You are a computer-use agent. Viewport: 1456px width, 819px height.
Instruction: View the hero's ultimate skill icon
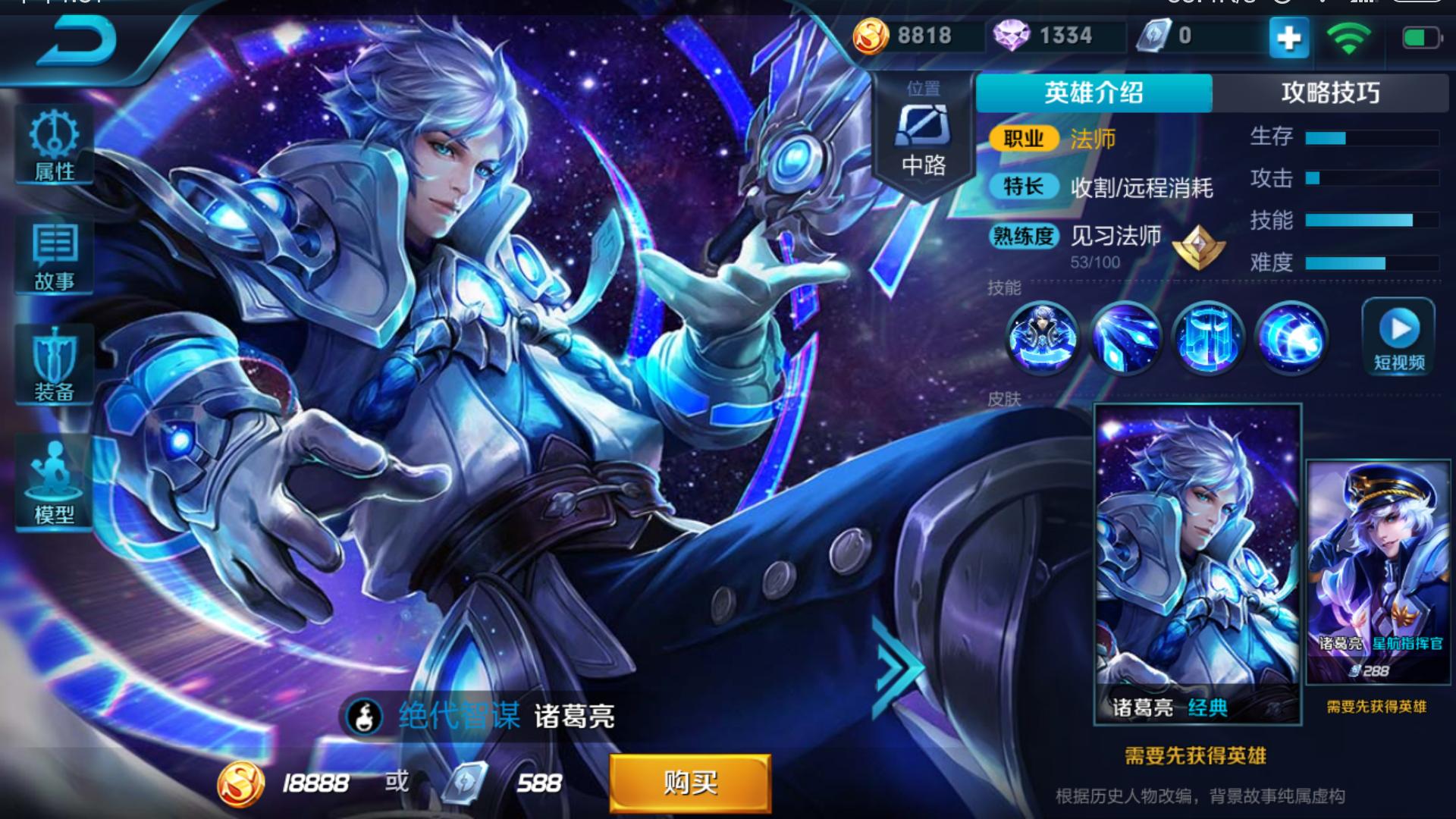tap(1295, 340)
